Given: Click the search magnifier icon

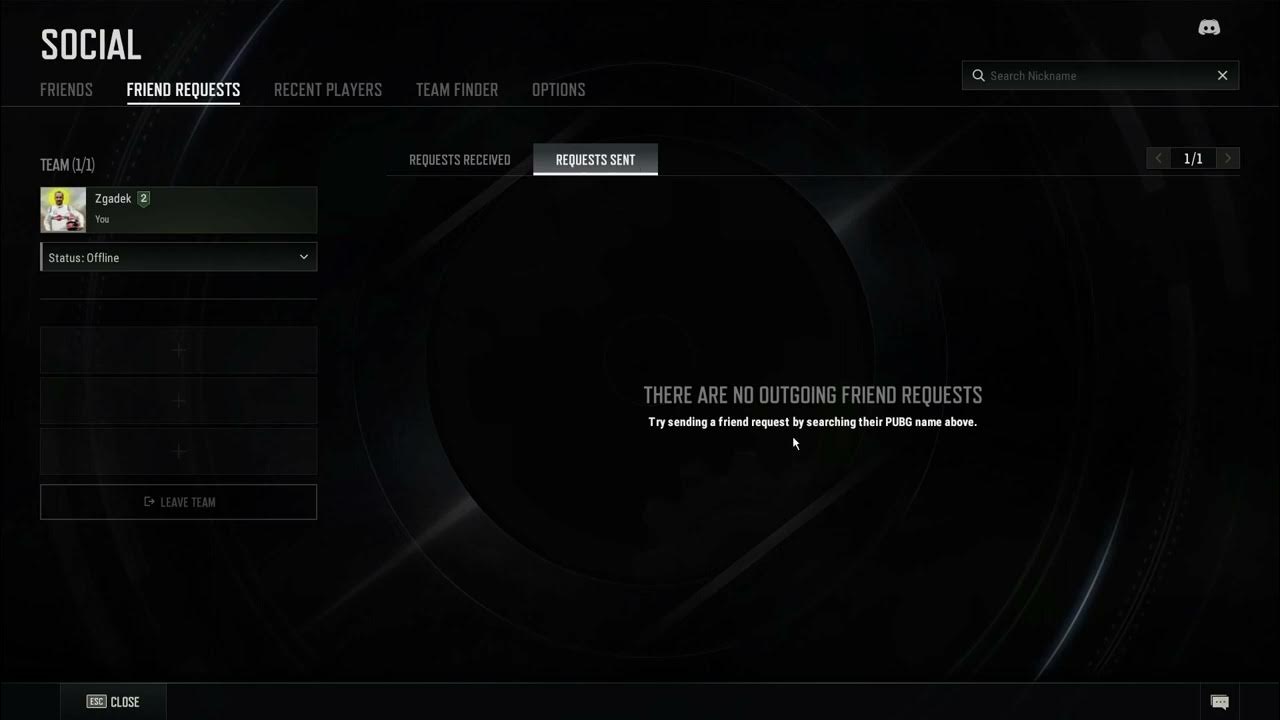Looking at the screenshot, I should (978, 75).
